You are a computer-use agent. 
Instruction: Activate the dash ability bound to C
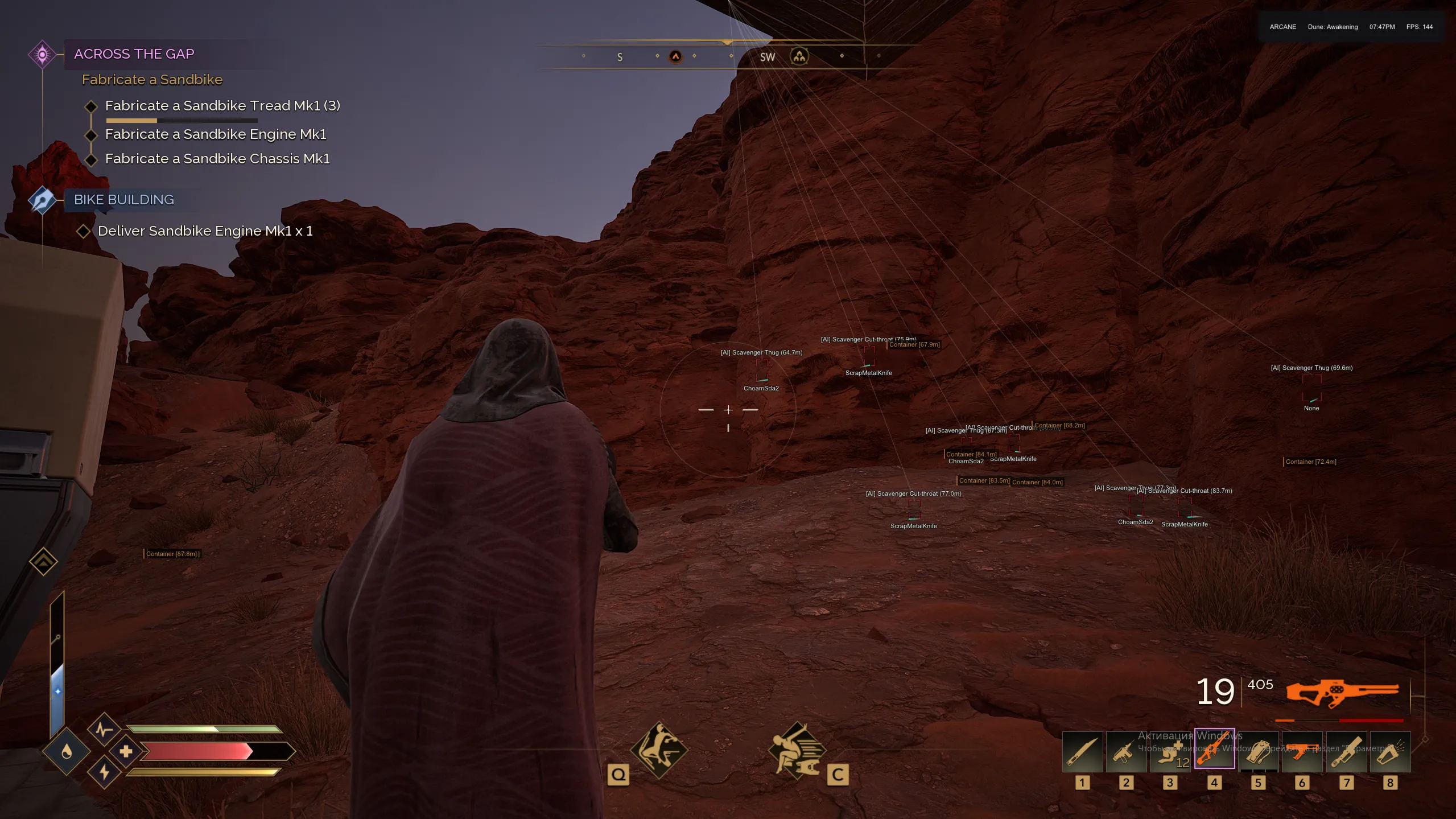coord(798,750)
